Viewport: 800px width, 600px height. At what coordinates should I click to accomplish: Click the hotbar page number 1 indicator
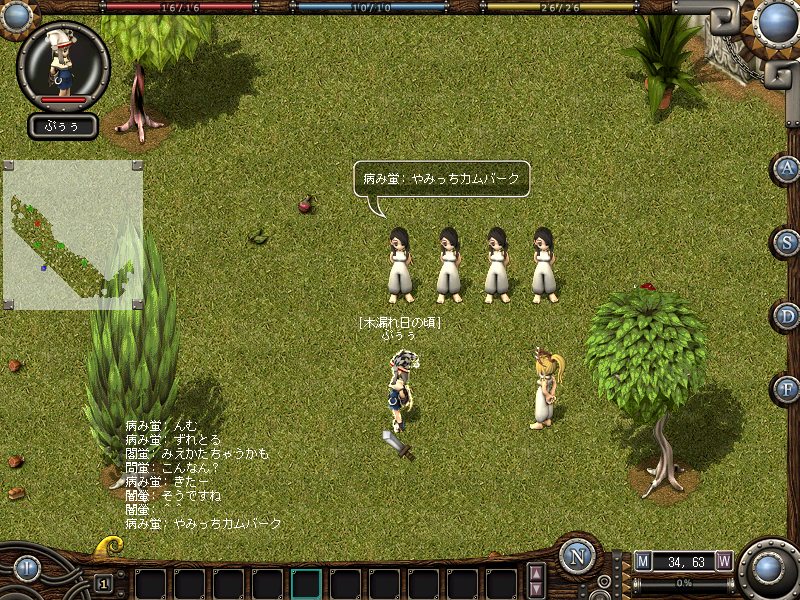(x=102, y=583)
